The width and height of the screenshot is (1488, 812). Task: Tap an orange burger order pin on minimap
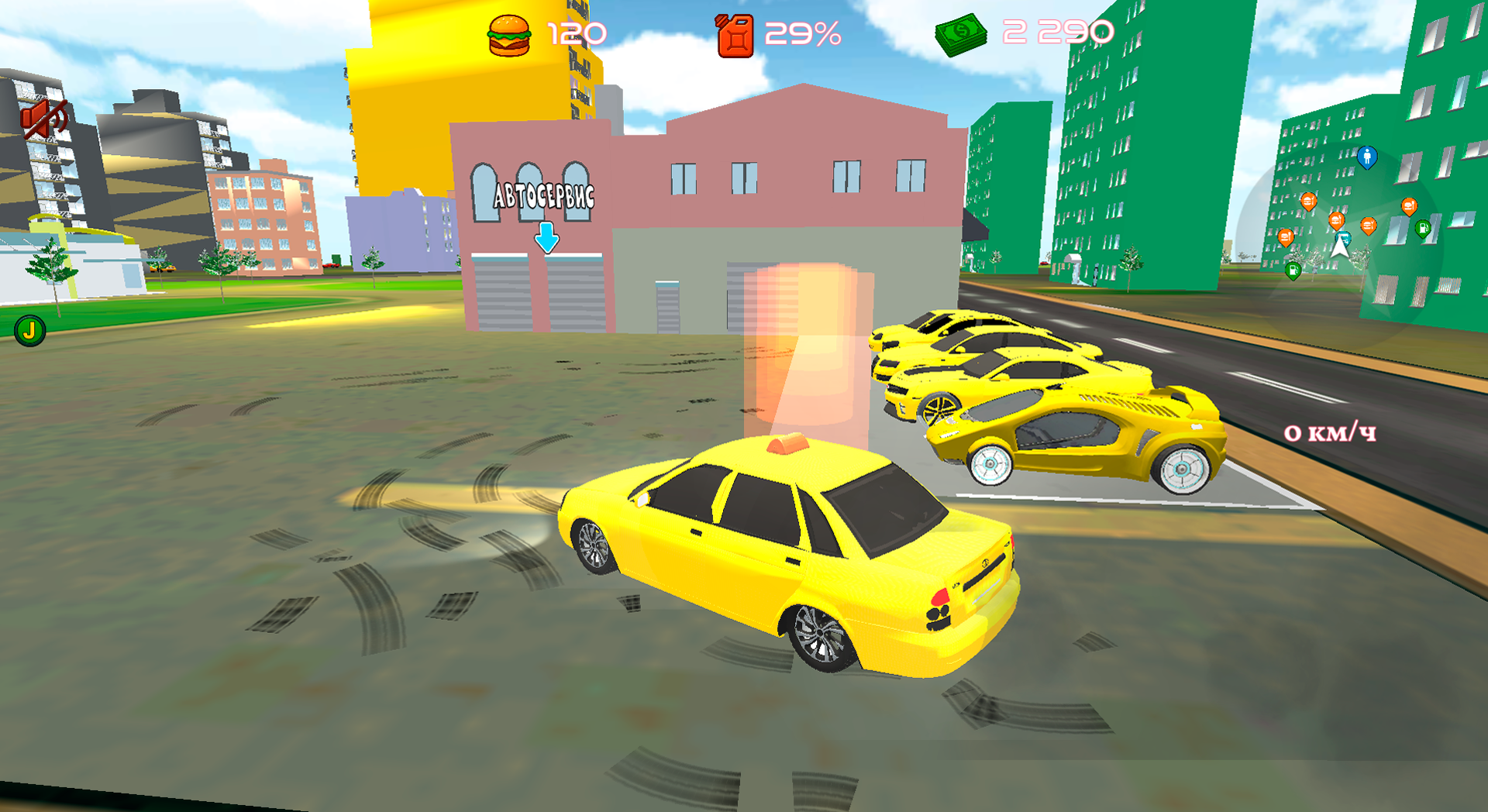click(x=1309, y=202)
